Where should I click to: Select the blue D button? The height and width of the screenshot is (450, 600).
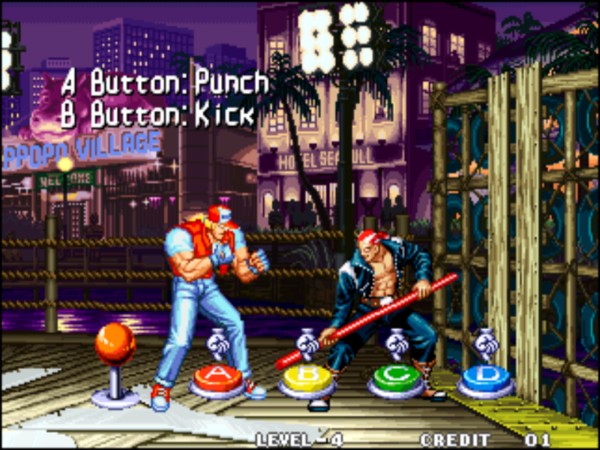[485, 378]
